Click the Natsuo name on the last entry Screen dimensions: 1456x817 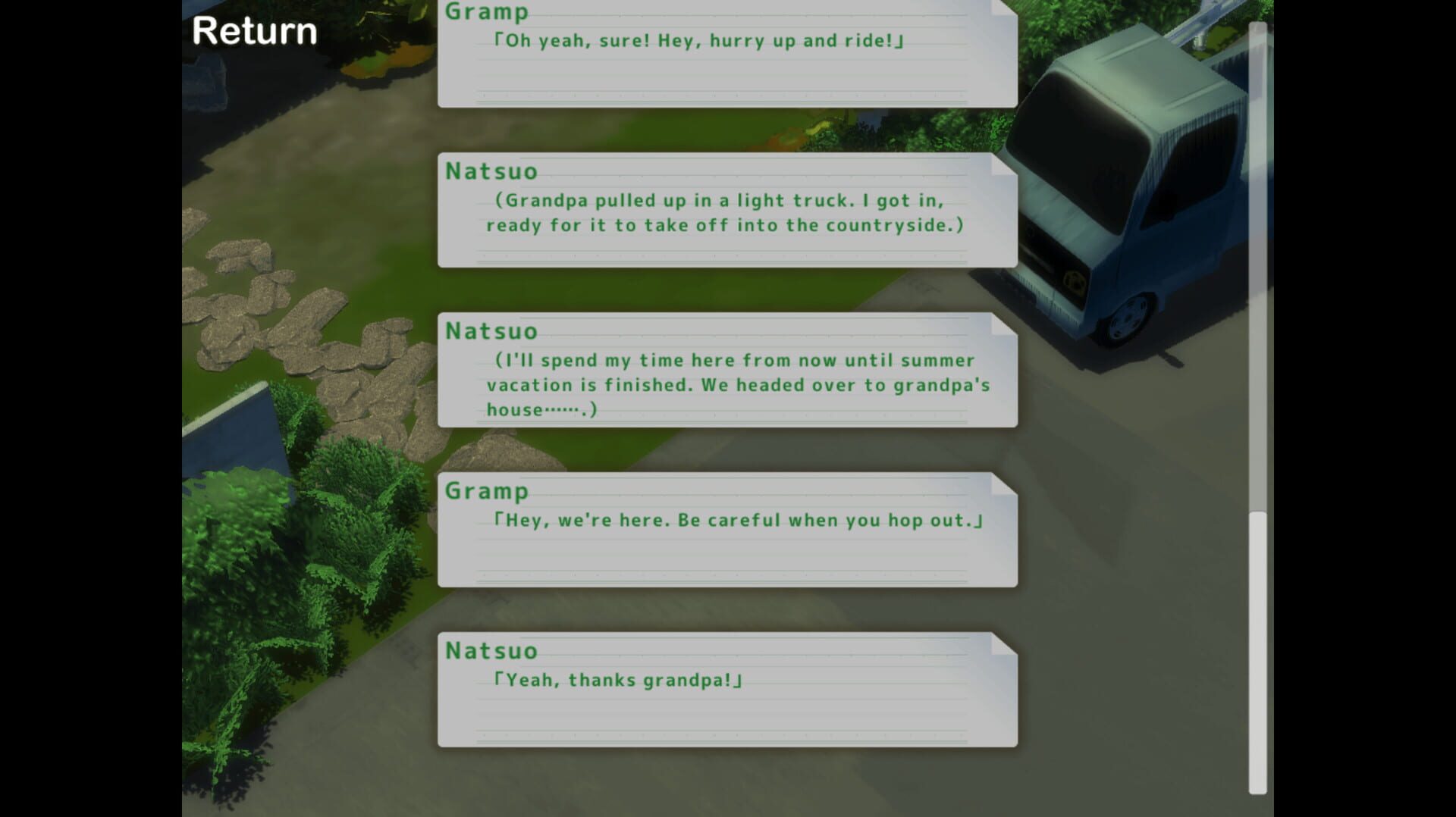coord(491,650)
